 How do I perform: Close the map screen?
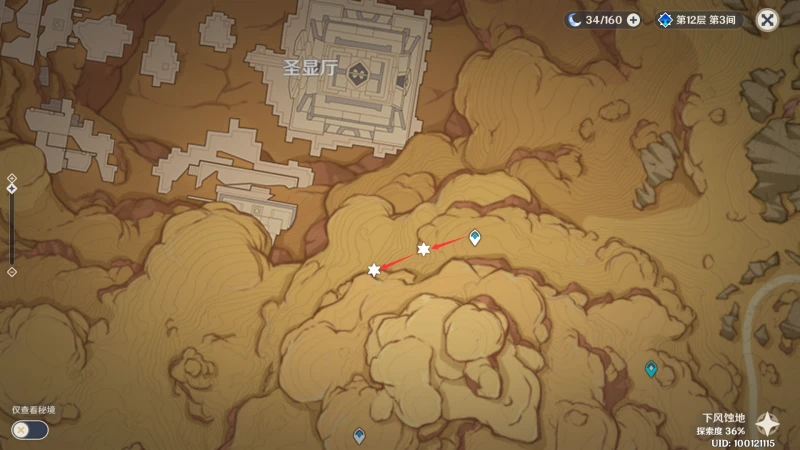pos(767,20)
